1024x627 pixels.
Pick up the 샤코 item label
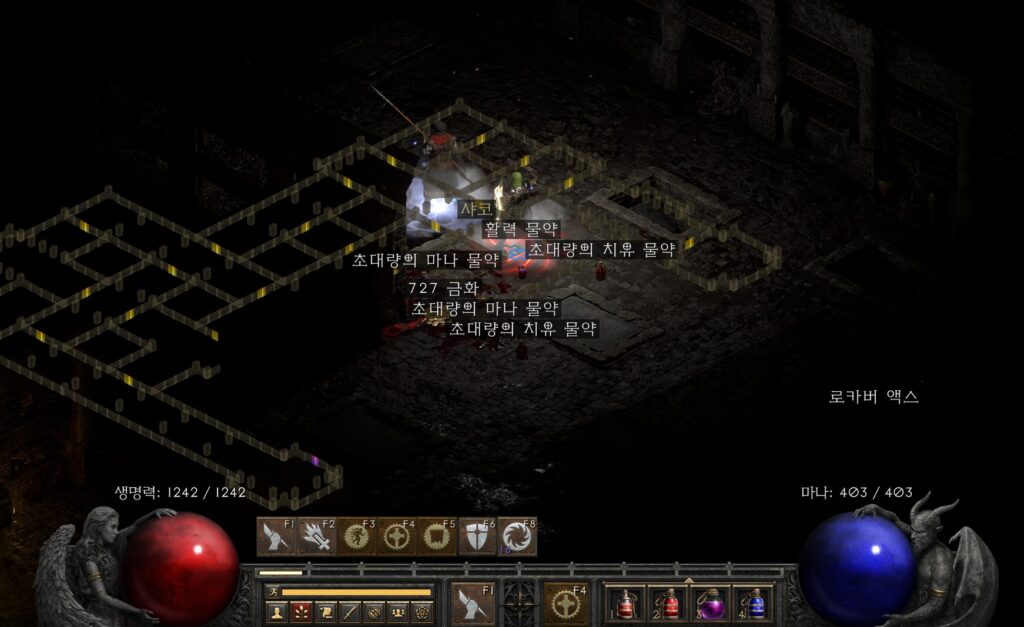[x=475, y=209]
